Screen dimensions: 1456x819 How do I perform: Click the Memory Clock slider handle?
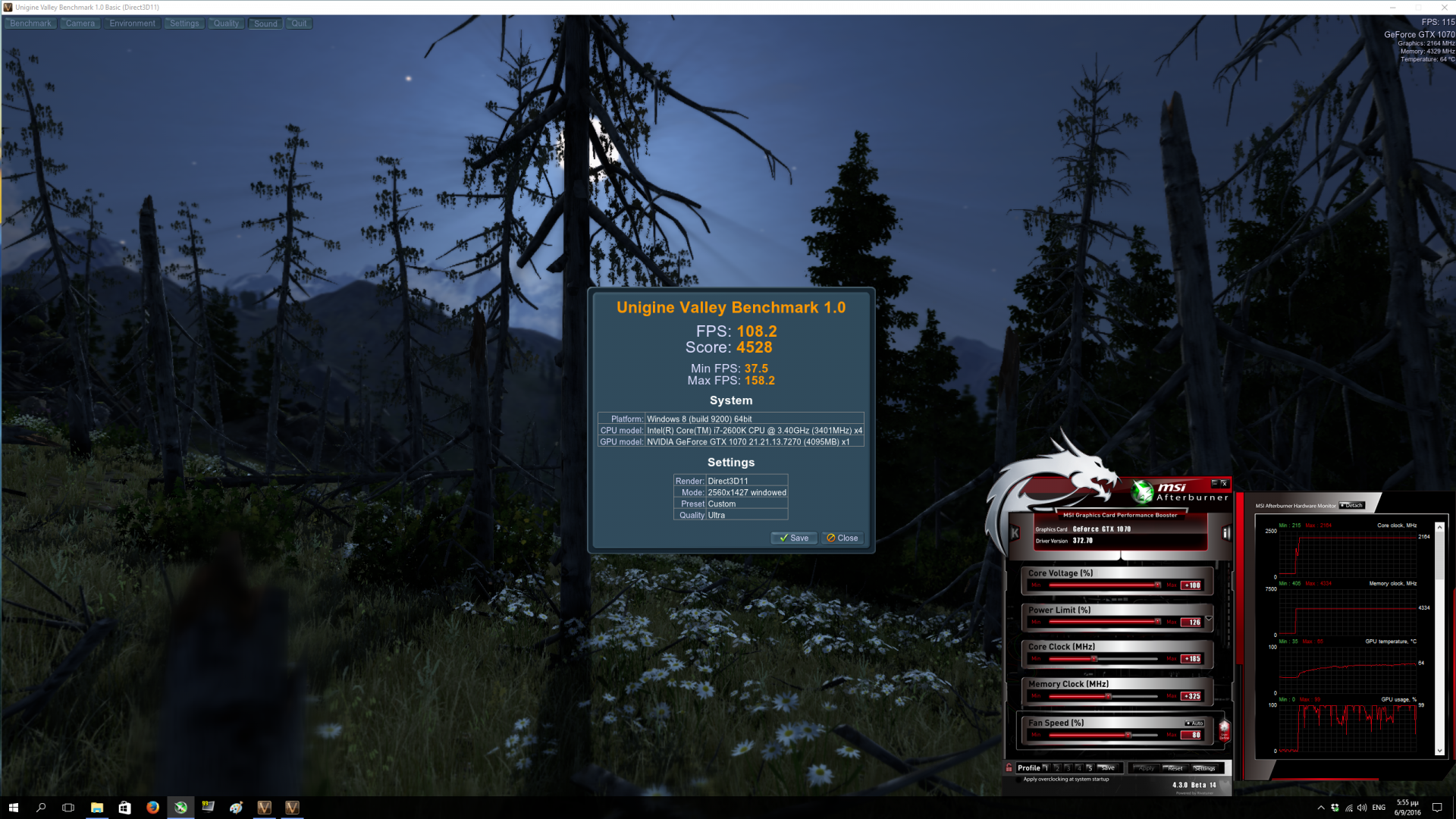(x=1108, y=696)
